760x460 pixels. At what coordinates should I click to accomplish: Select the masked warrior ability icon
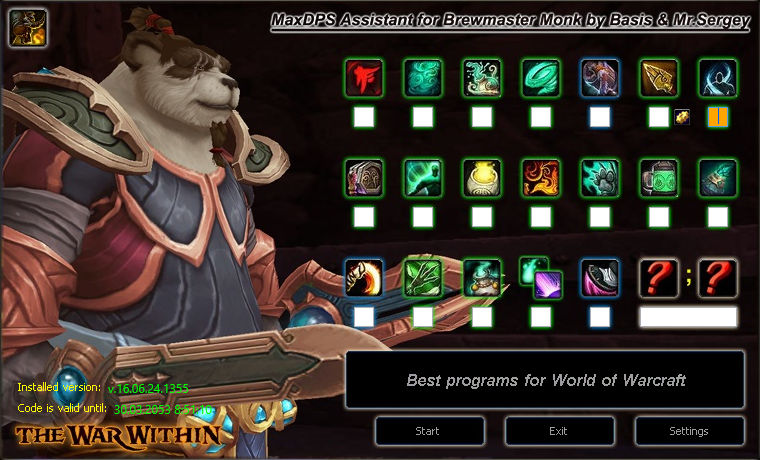tap(363, 177)
